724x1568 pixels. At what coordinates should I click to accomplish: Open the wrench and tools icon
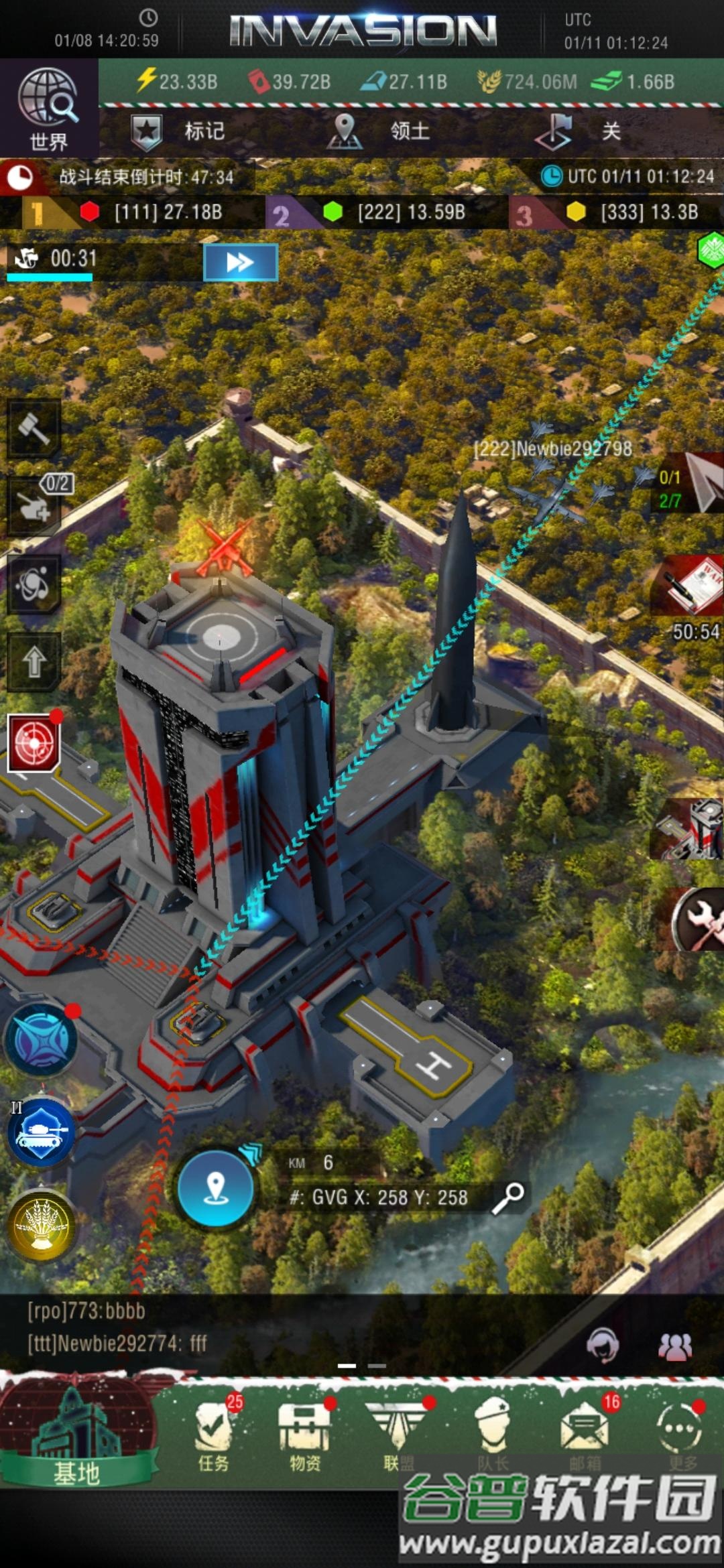click(x=697, y=920)
